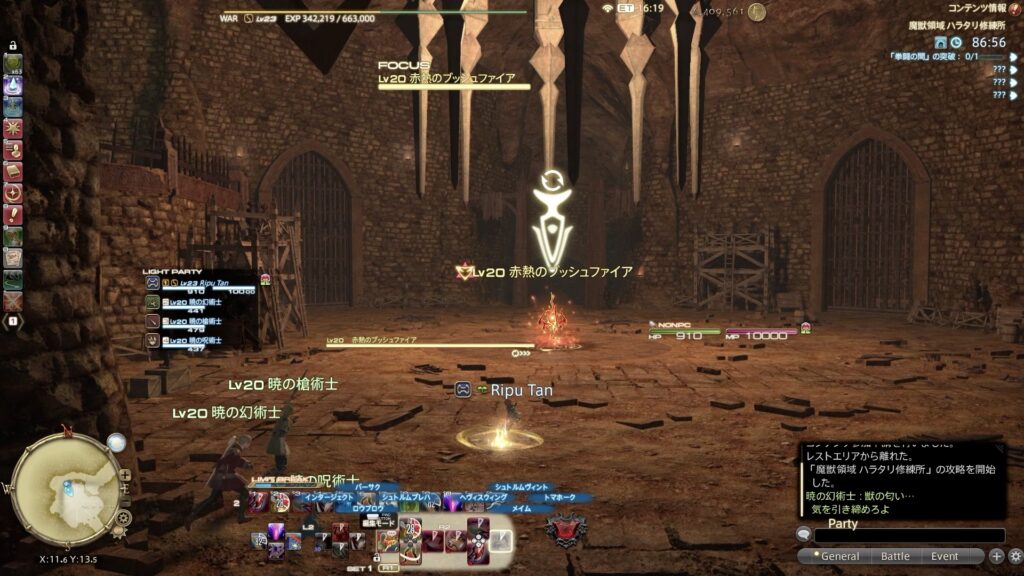Target 暁の幻術士 in the party list

point(200,302)
